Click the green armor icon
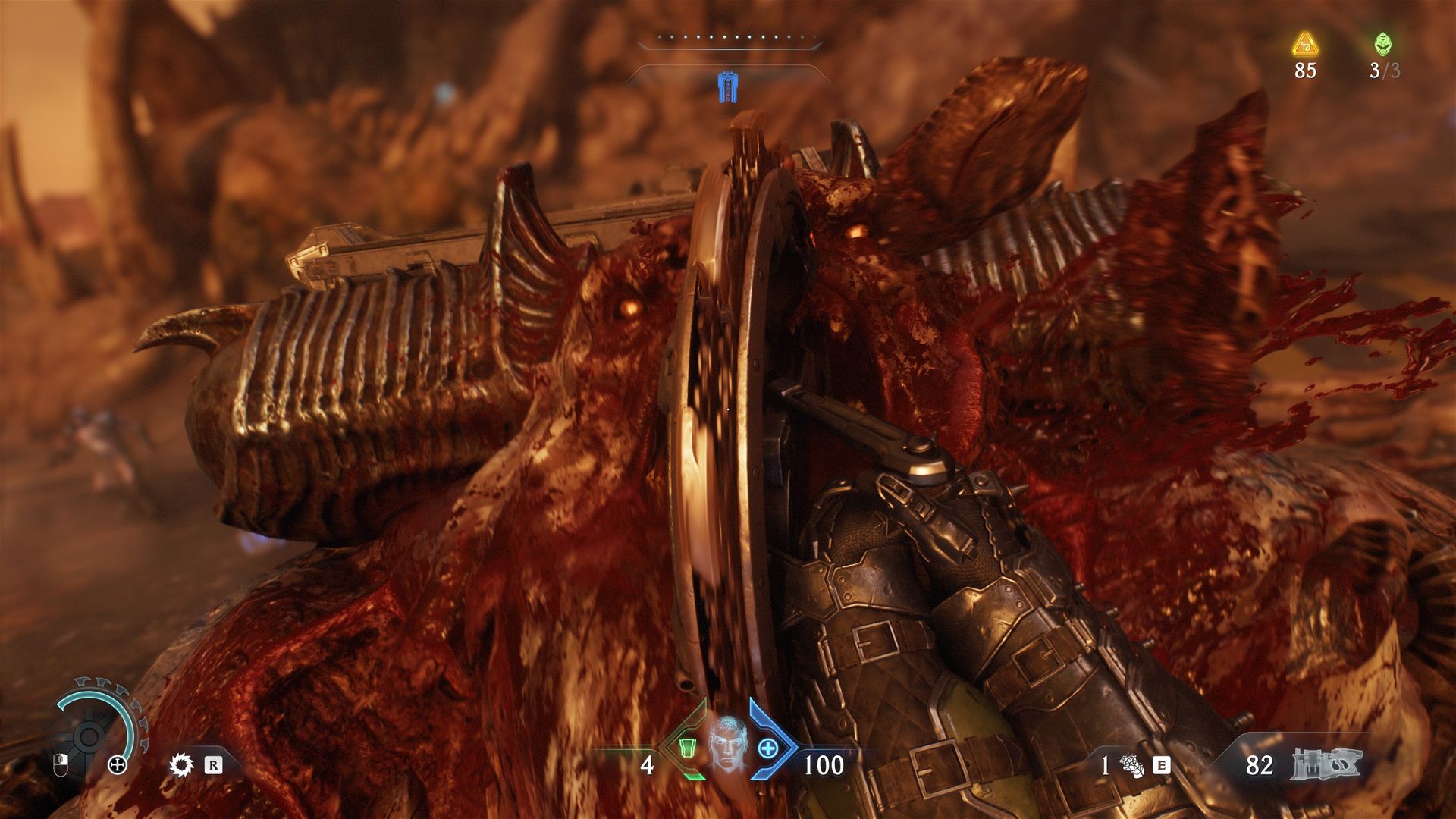The width and height of the screenshot is (1456, 819). (687, 748)
